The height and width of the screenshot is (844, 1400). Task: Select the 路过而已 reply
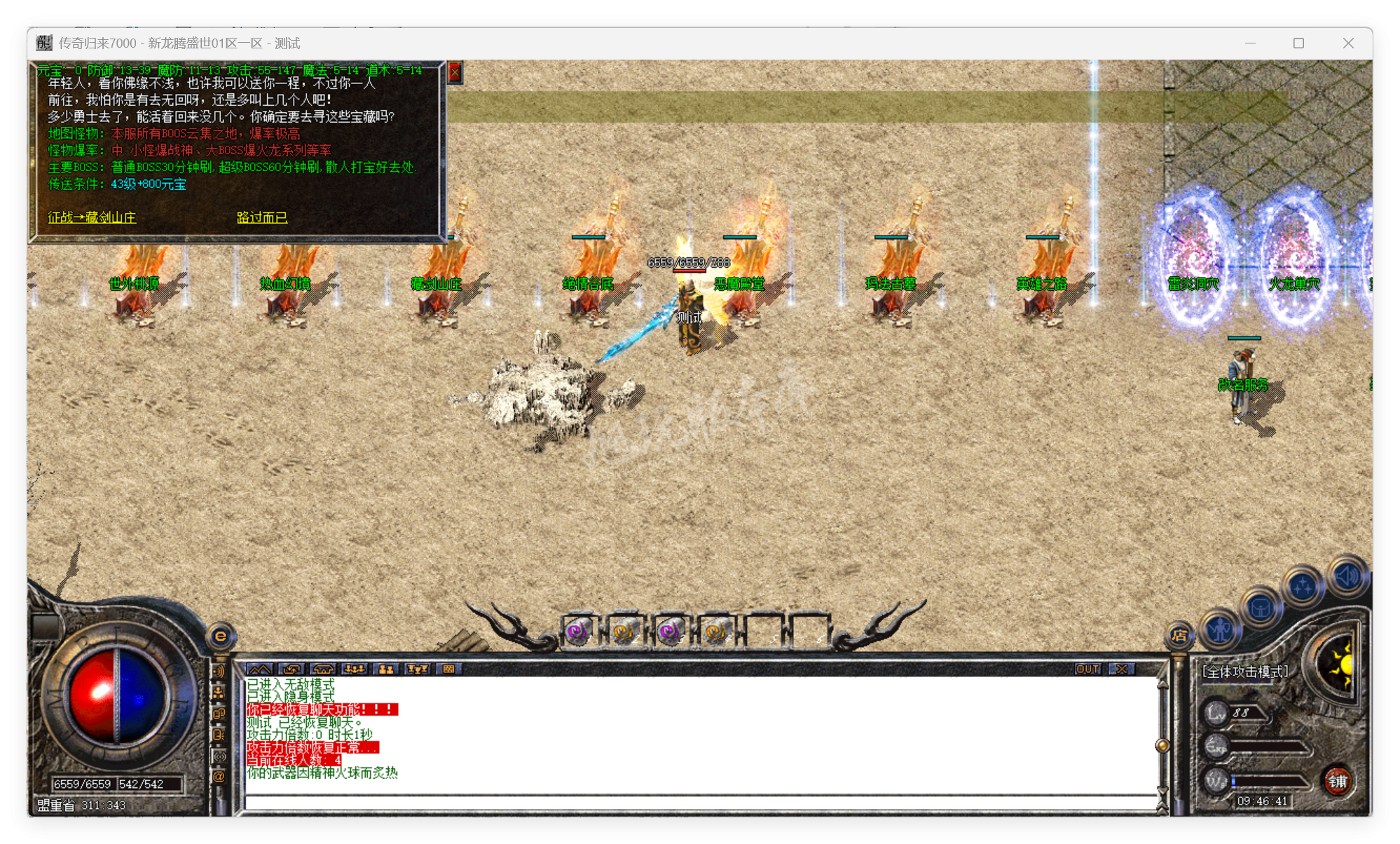pyautogui.click(x=261, y=217)
